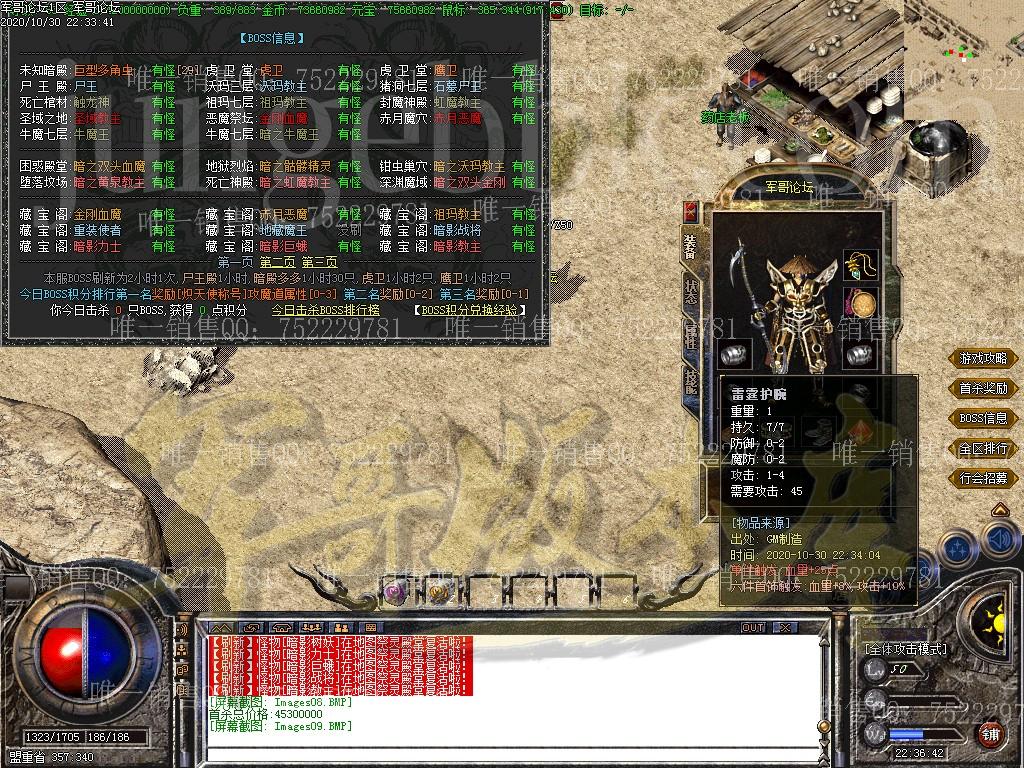Image resolution: width=1024 pixels, height=768 pixels.
Task: Open the 游戏攻略 game guide
Action: 983,358
